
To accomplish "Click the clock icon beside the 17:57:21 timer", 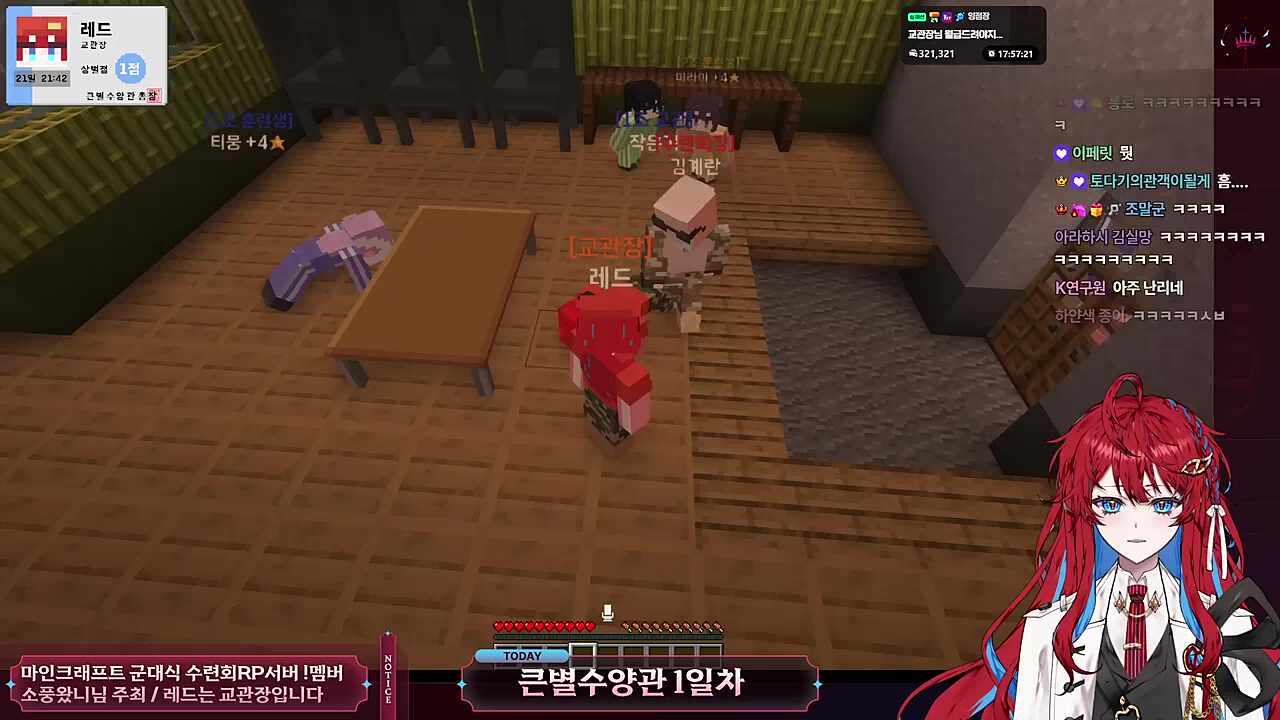I will [990, 53].
